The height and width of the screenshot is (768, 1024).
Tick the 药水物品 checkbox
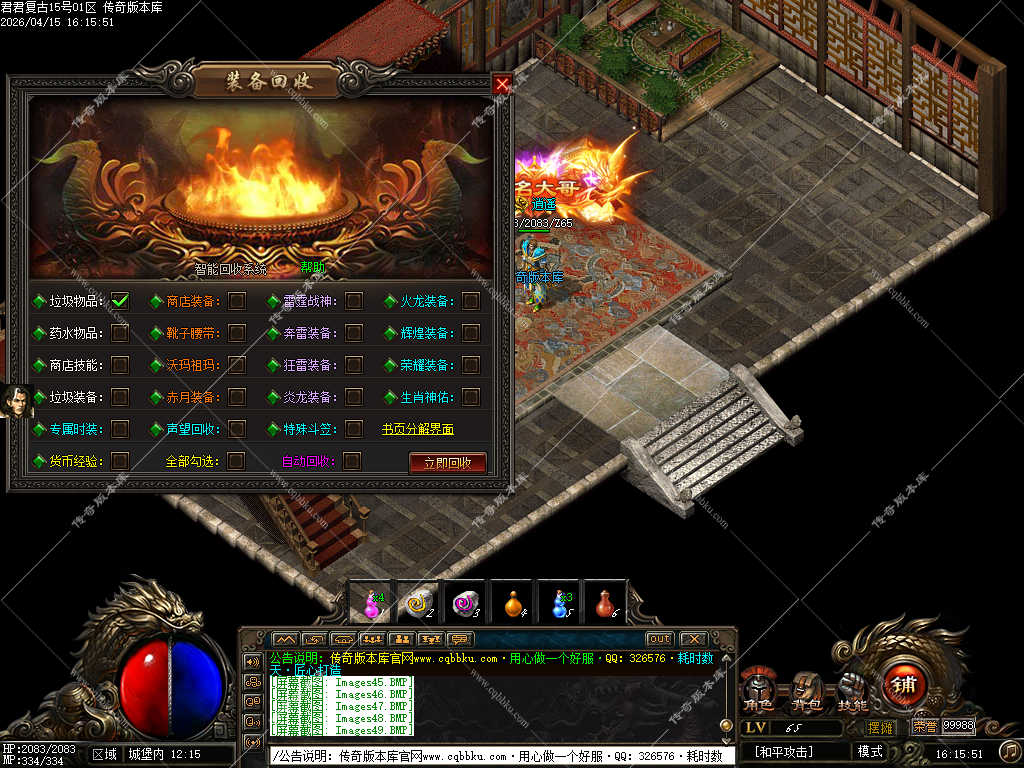120,332
